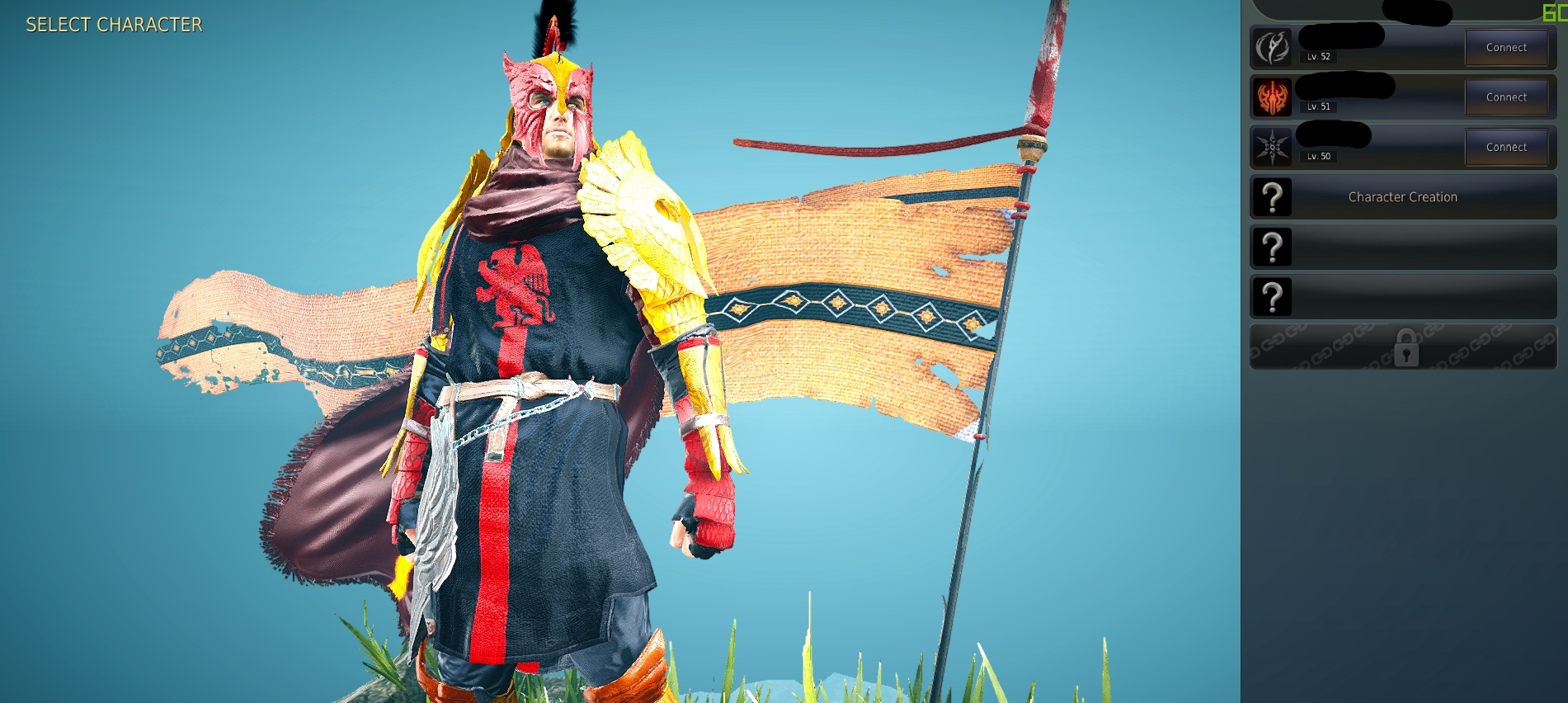The width and height of the screenshot is (1568, 703).
Task: Click the question mark icon on second empty slot
Action: (1274, 246)
